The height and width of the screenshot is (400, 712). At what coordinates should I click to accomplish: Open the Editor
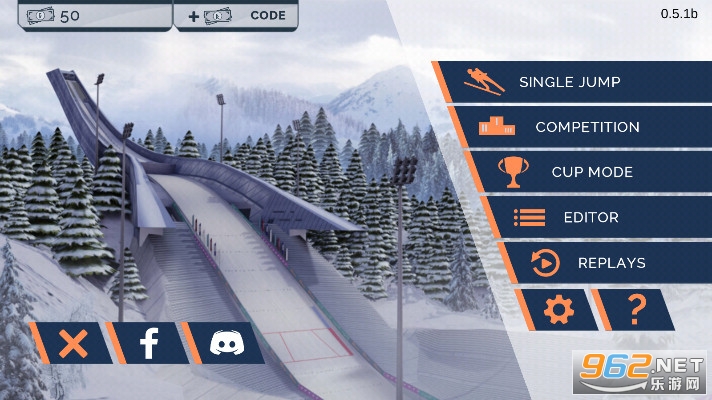(x=590, y=217)
